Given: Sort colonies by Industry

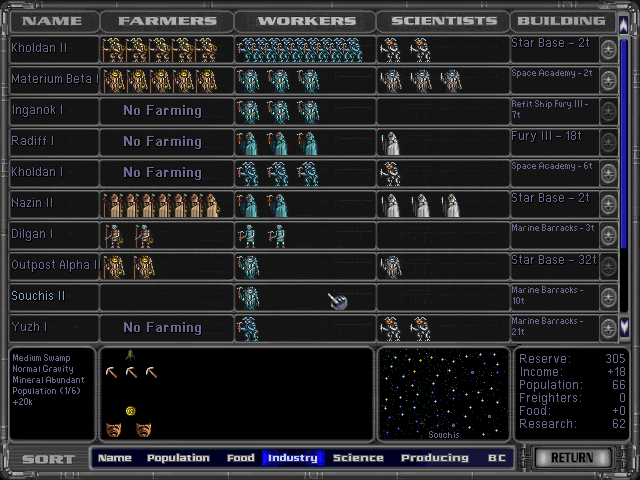Looking at the screenshot, I should [x=293, y=458].
